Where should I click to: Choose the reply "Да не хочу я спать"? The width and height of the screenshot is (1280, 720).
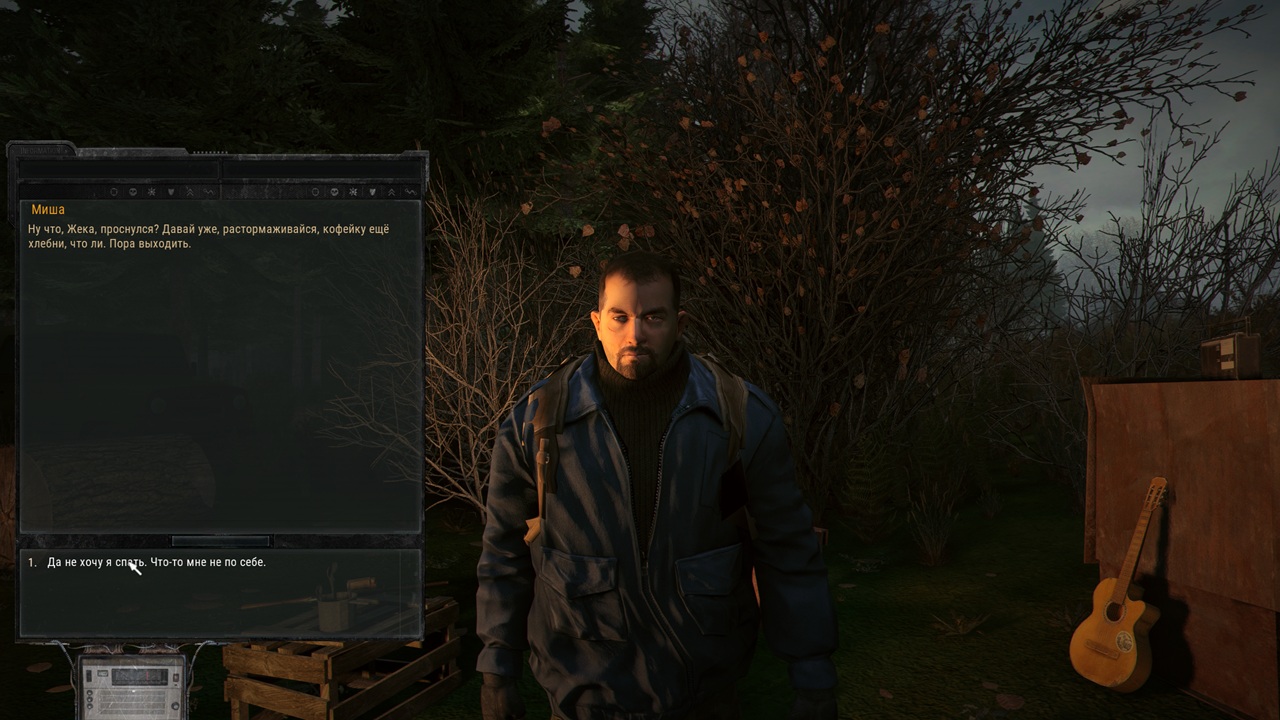[x=156, y=563]
